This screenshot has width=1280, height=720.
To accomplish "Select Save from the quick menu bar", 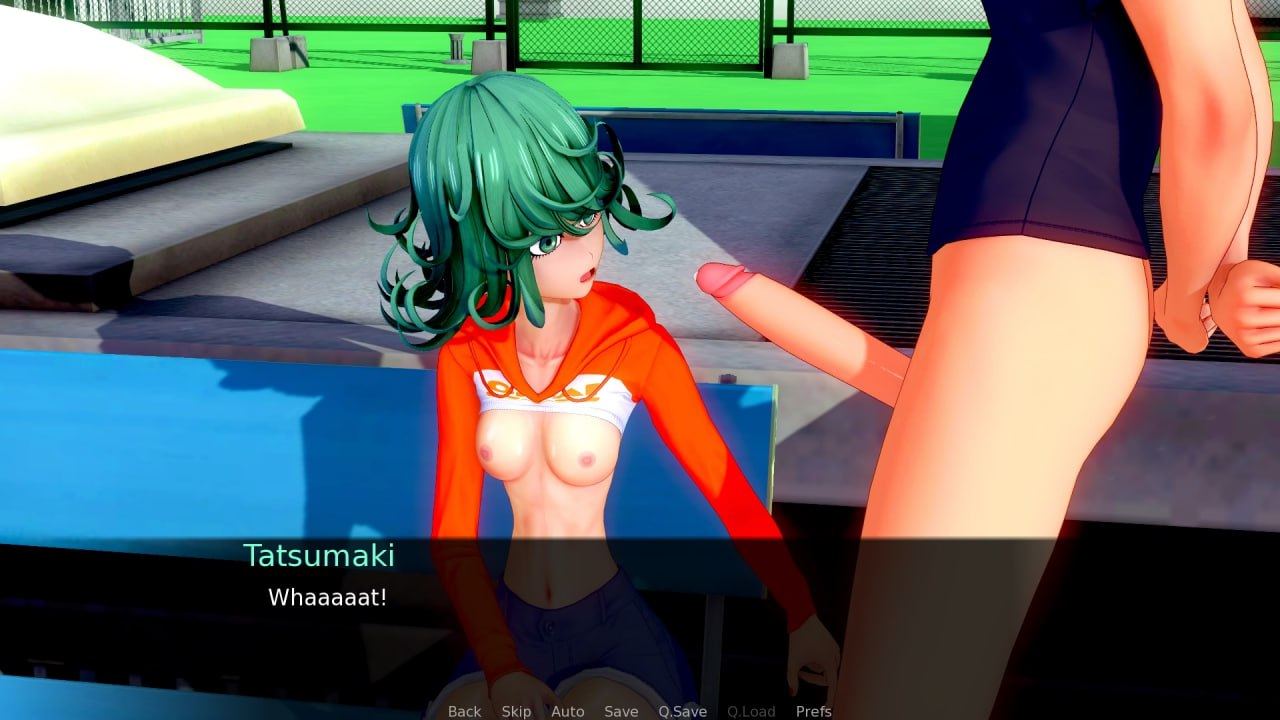I will [620, 712].
